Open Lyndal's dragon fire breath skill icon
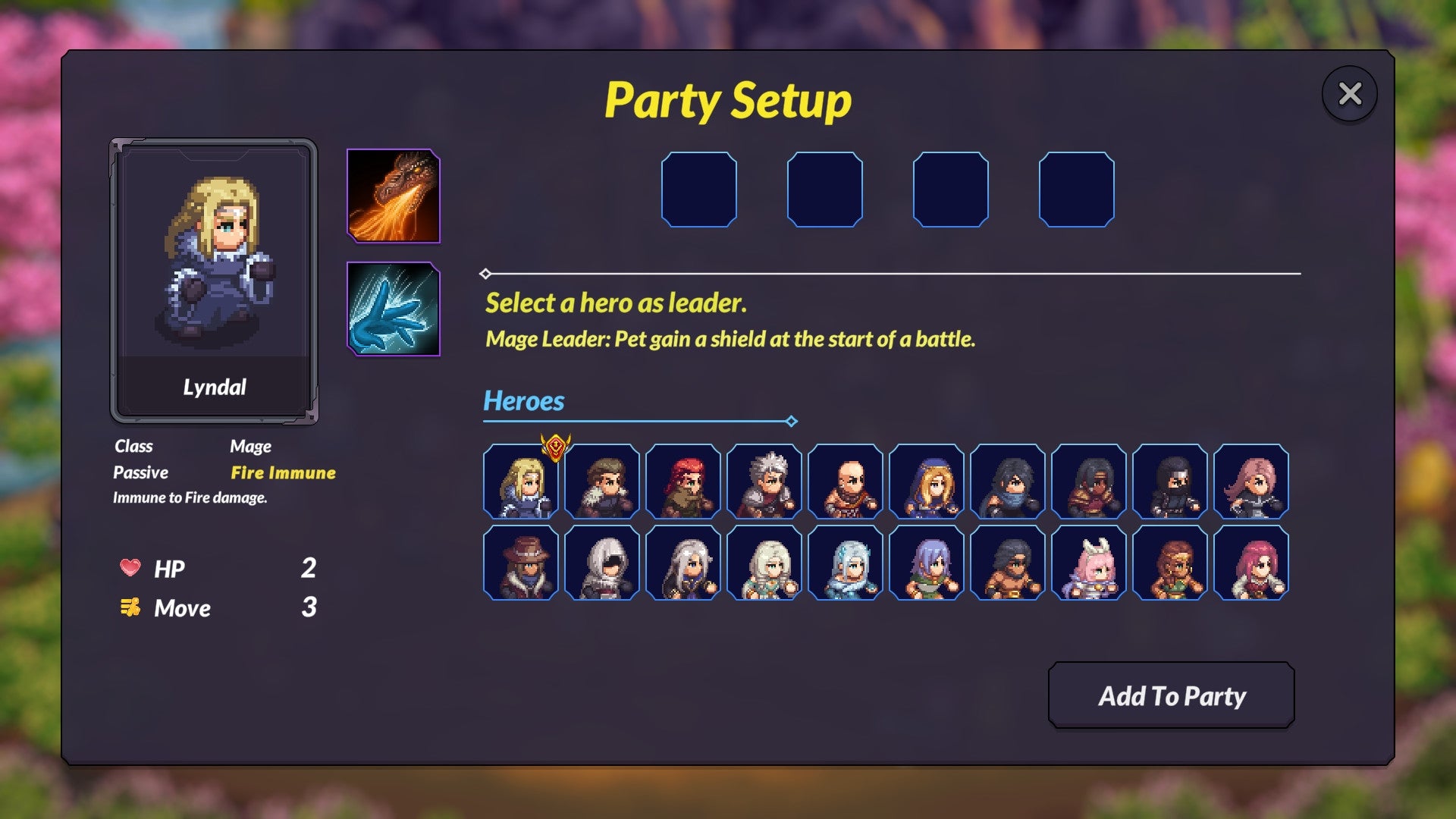 click(393, 196)
